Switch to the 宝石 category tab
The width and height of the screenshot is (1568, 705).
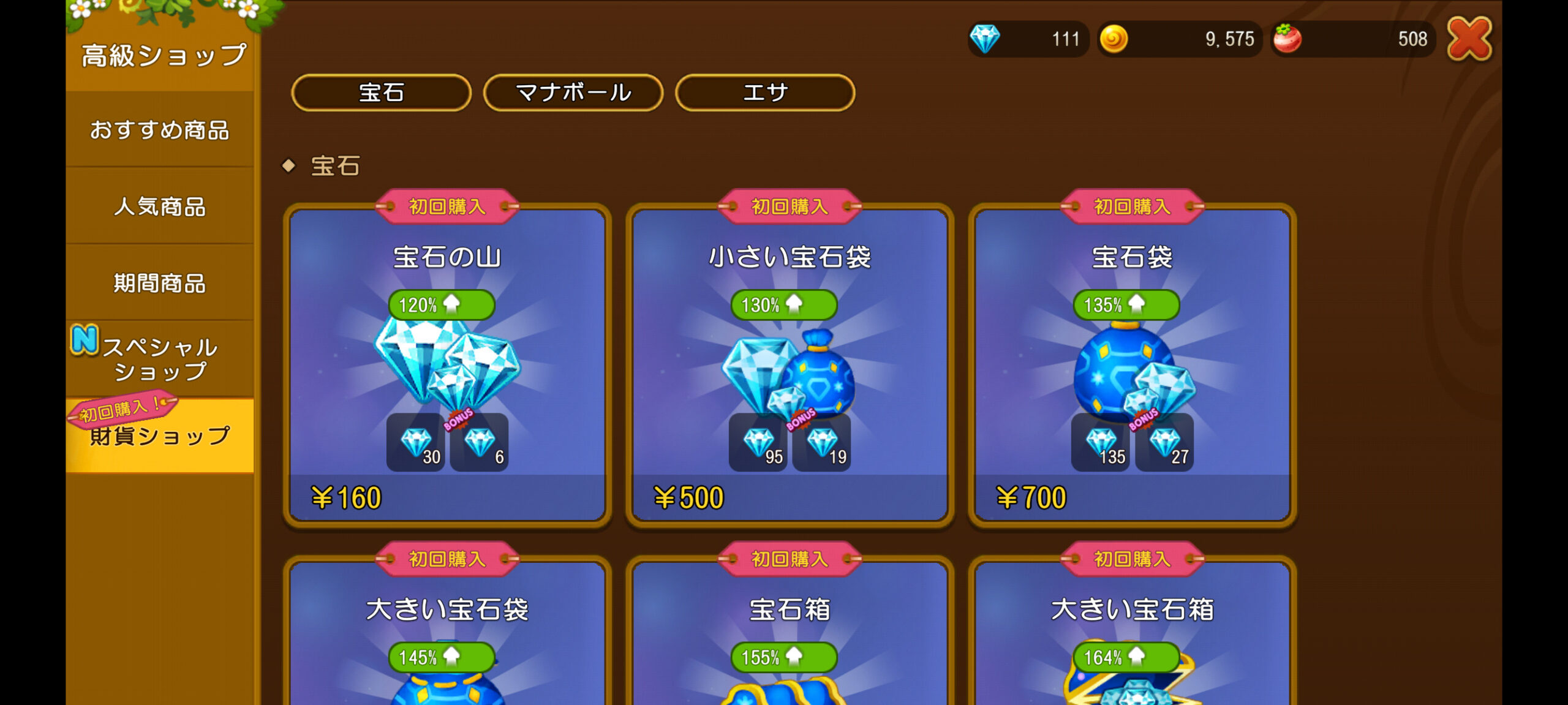pos(381,93)
